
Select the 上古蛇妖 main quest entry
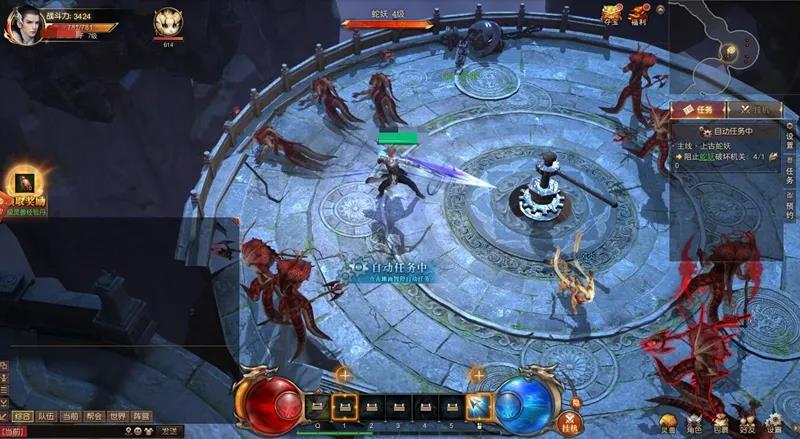click(723, 144)
